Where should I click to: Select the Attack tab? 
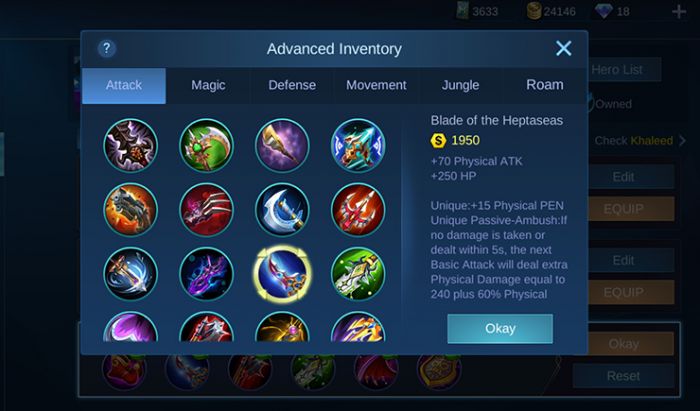[x=124, y=85]
